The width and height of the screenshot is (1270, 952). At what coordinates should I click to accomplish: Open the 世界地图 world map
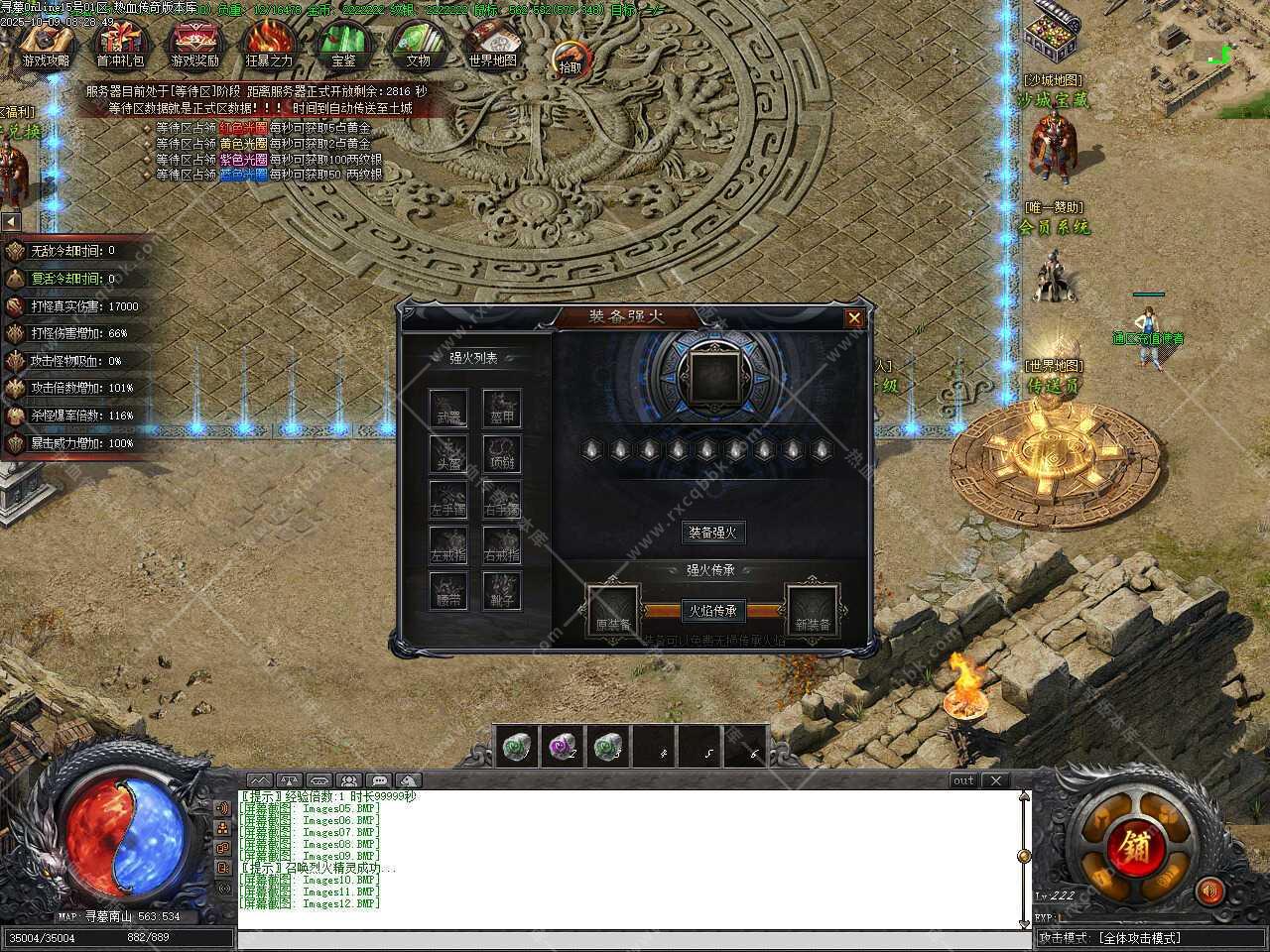point(492,44)
